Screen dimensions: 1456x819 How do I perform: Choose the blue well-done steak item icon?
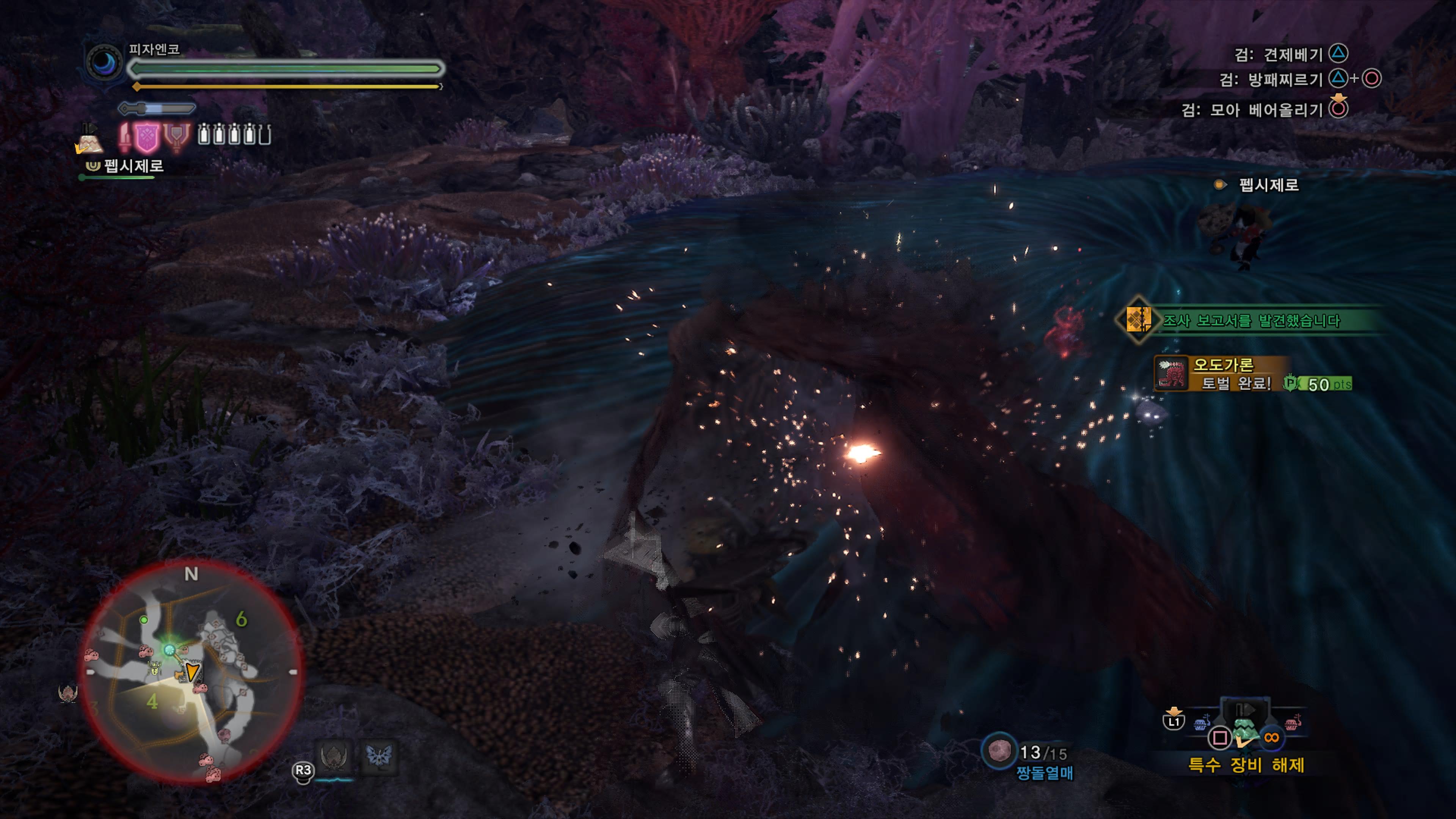(1201, 723)
